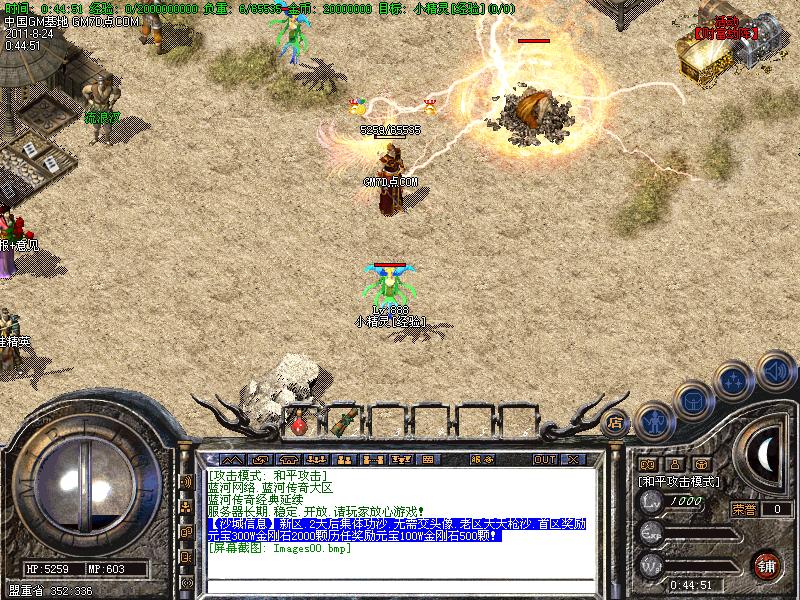Click the red 铺 stall button
This screenshot has width=800, height=600.
(x=767, y=565)
